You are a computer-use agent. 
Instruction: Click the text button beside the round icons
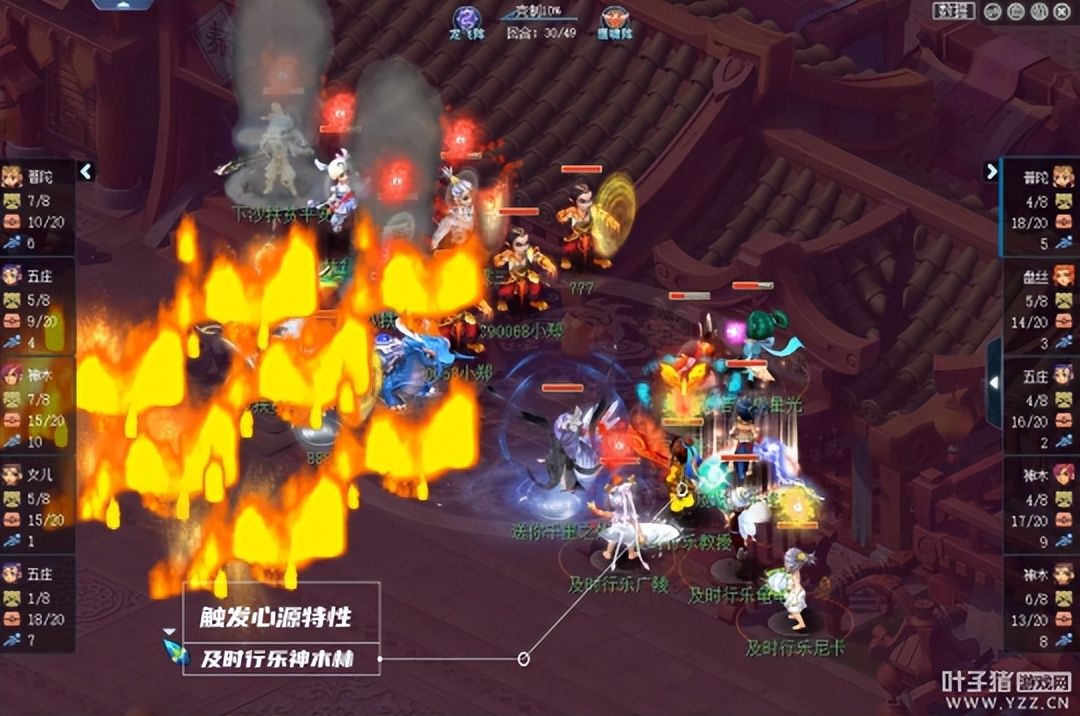click(x=954, y=12)
